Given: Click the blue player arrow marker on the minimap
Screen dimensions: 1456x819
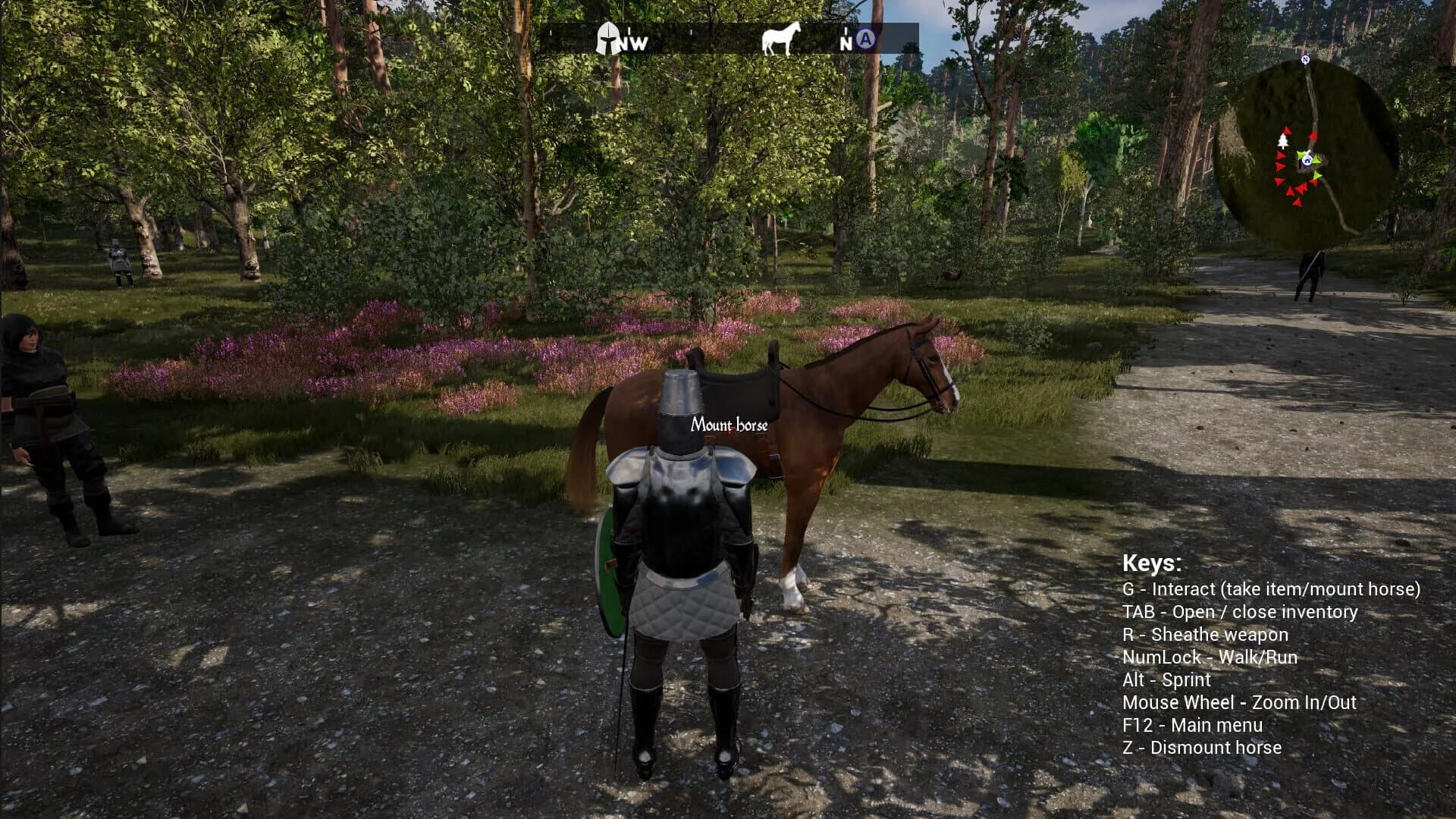Looking at the screenshot, I should [1307, 162].
